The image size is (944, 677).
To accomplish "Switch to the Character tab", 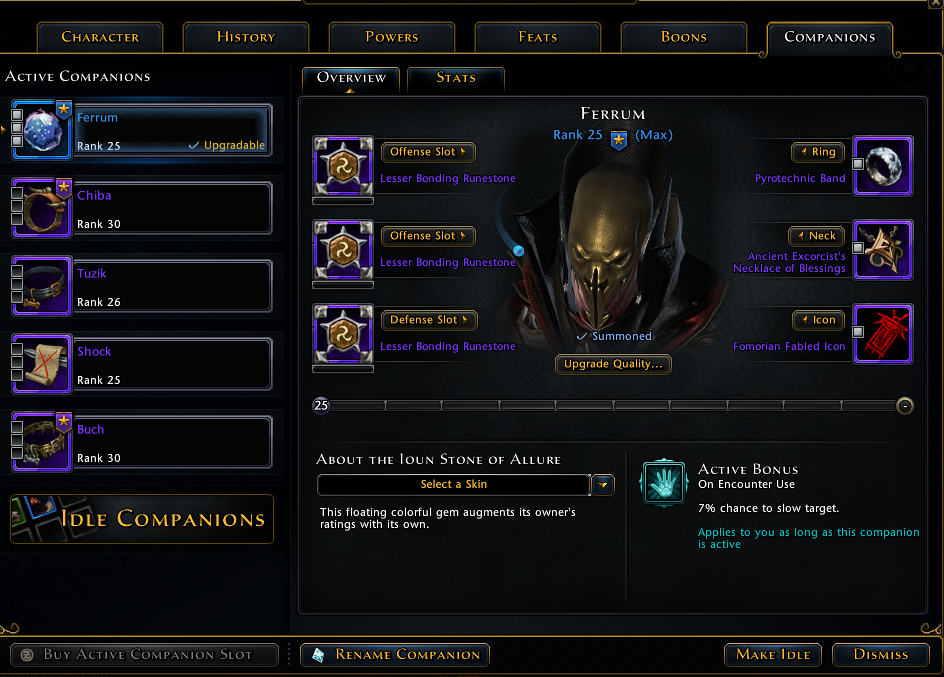I will click(x=100, y=37).
